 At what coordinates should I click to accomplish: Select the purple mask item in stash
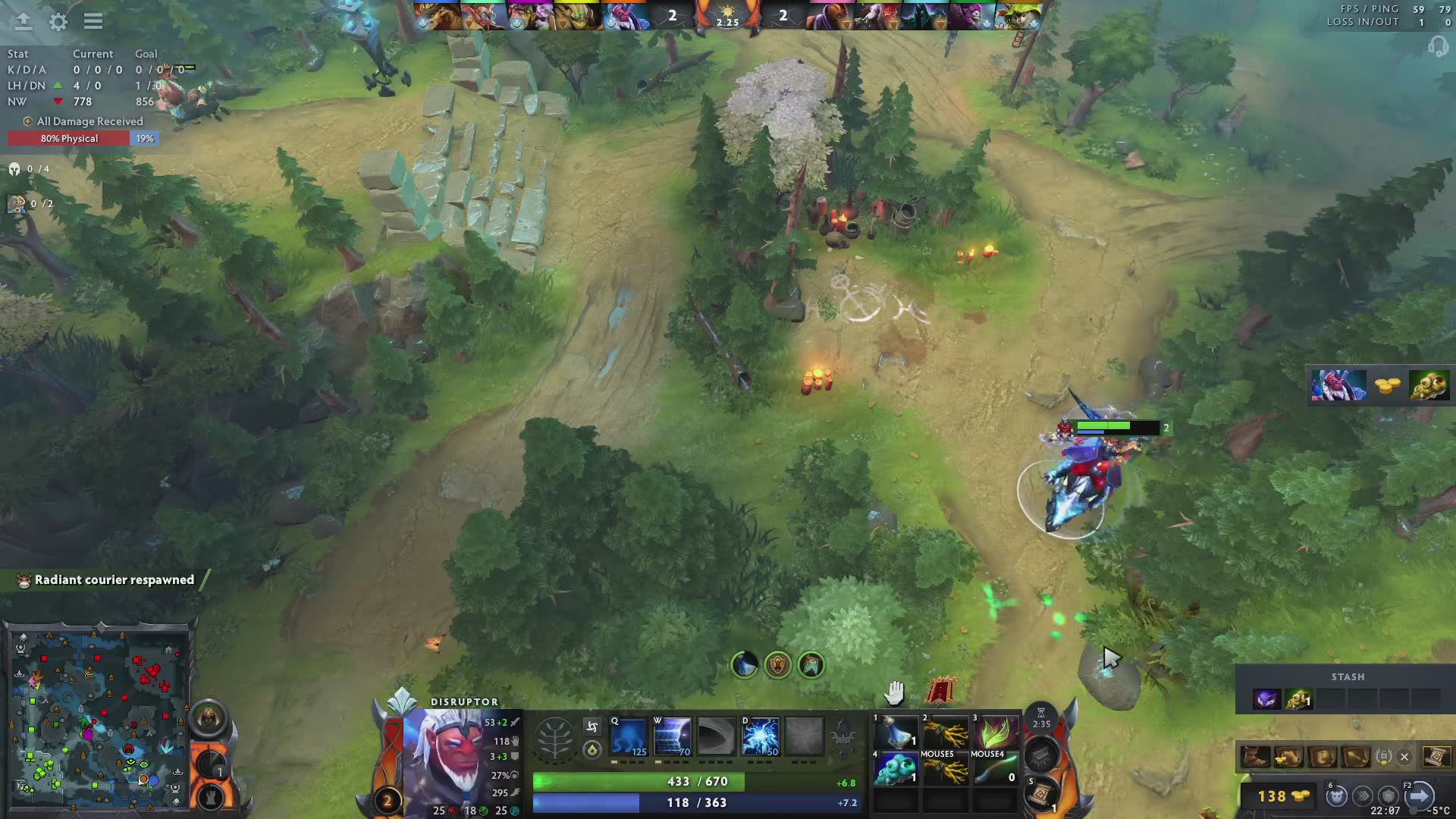[1265, 699]
